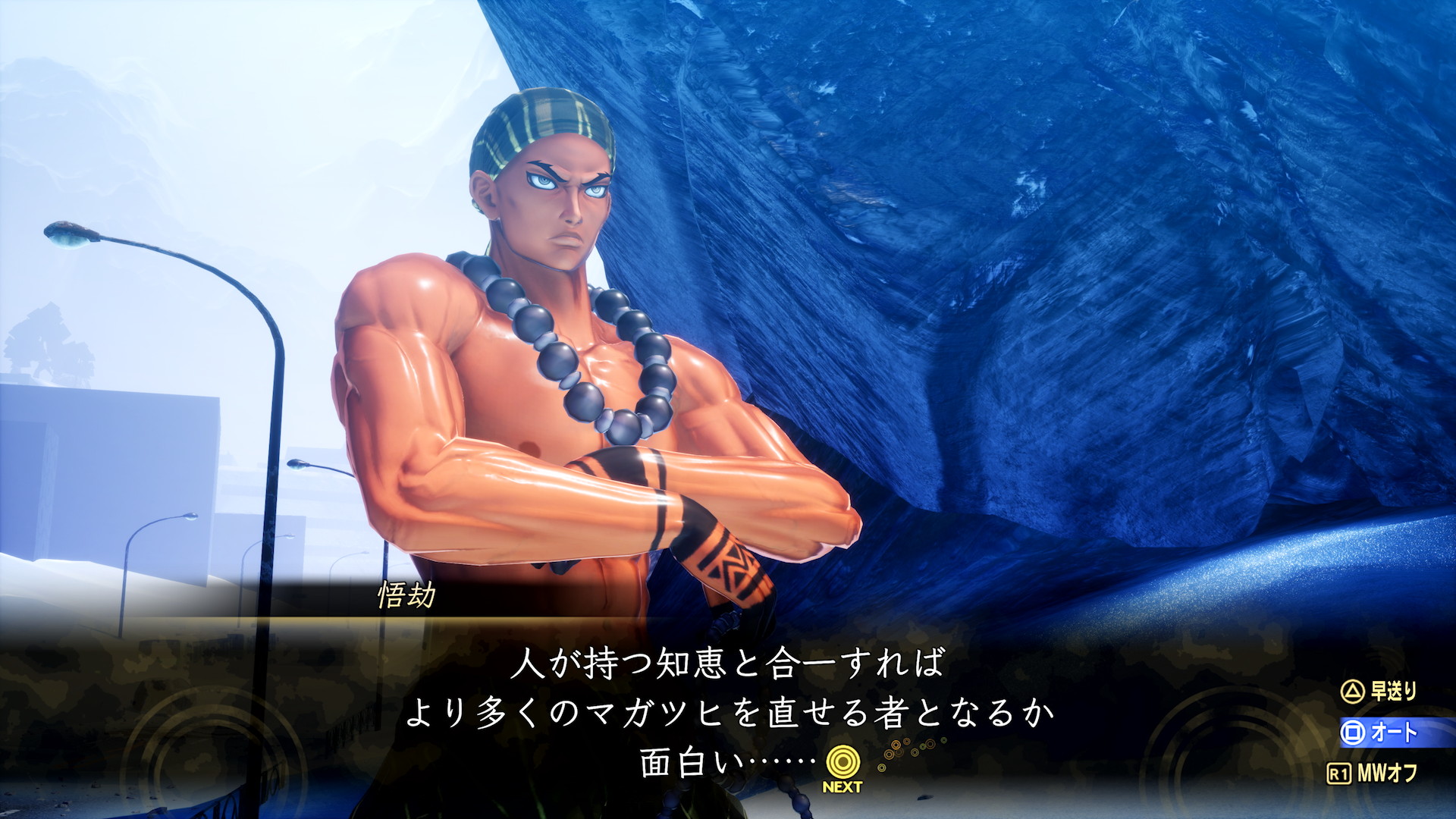Advance dialogue with the NEXT indicator
This screenshot has height=819, width=1456.
842,767
